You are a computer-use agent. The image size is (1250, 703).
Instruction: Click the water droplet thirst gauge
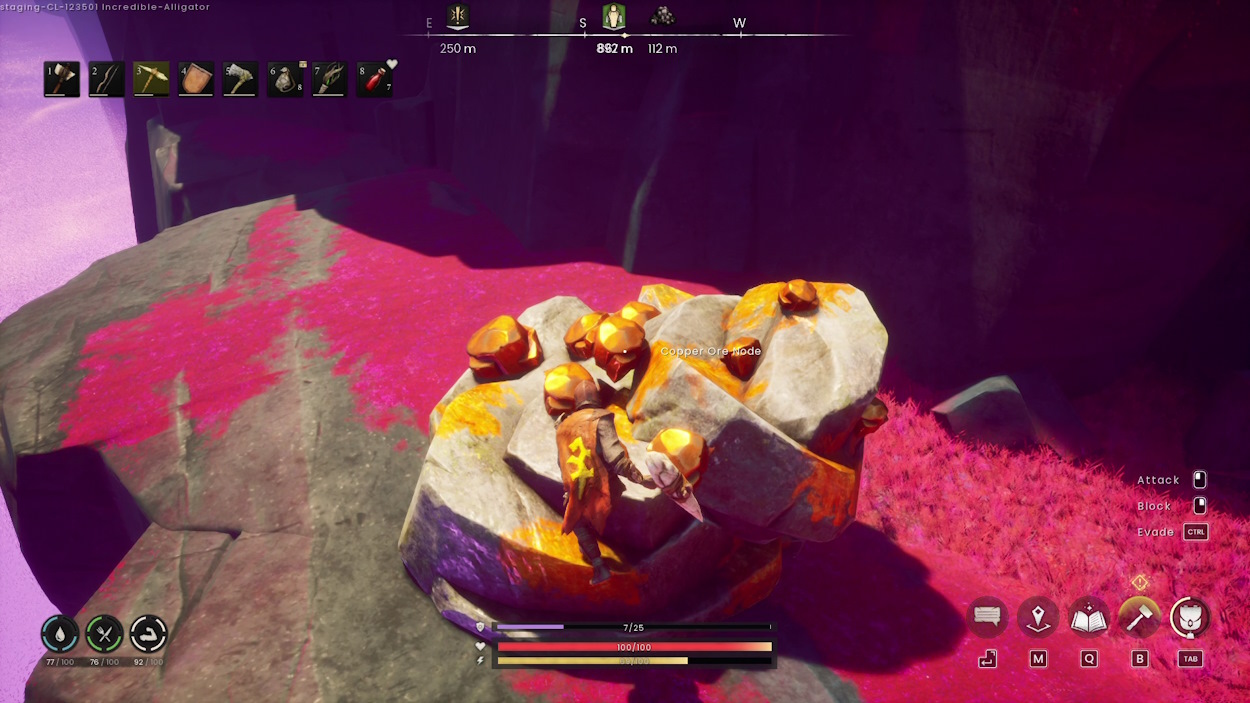[60, 634]
